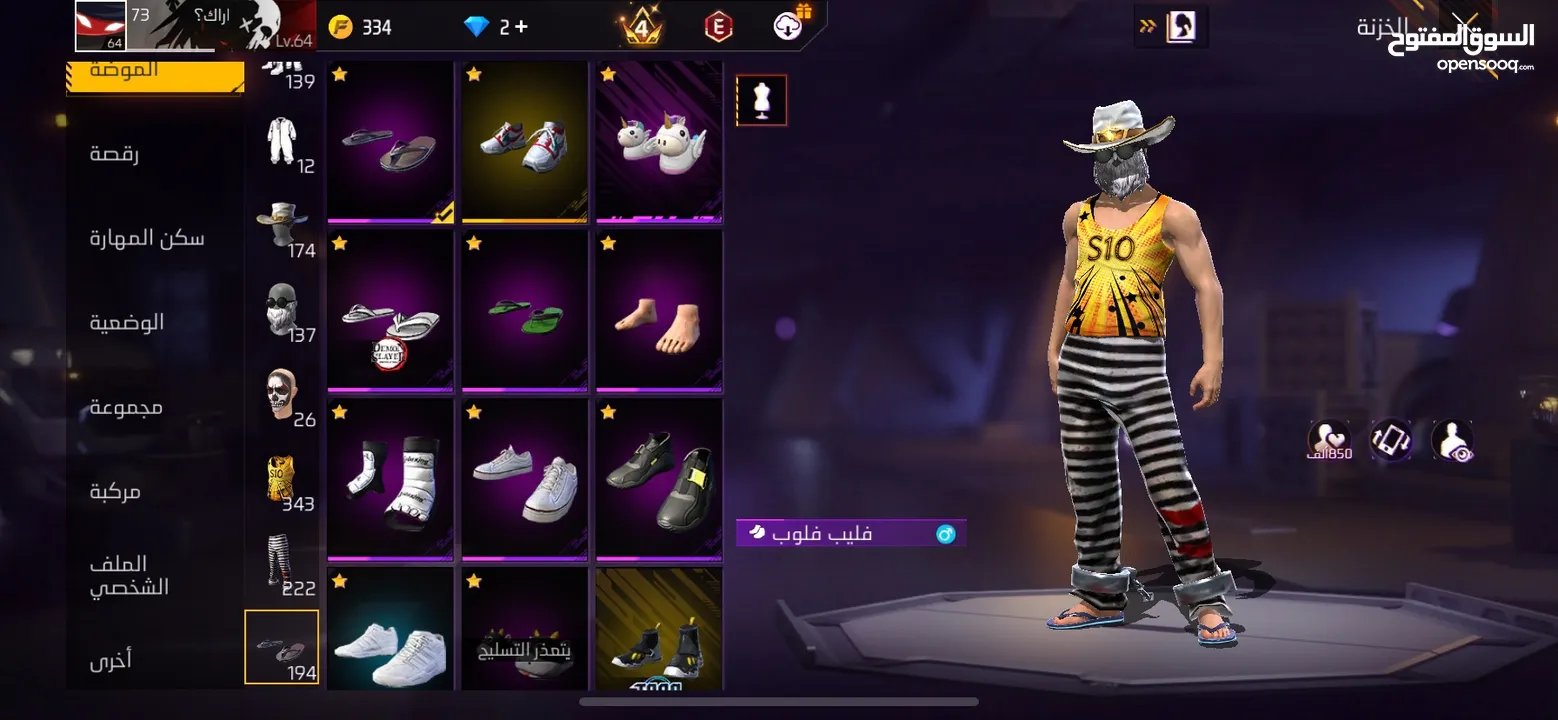Open the yellow S10 tank top subcategory
The image size is (1558, 720).
click(283, 481)
